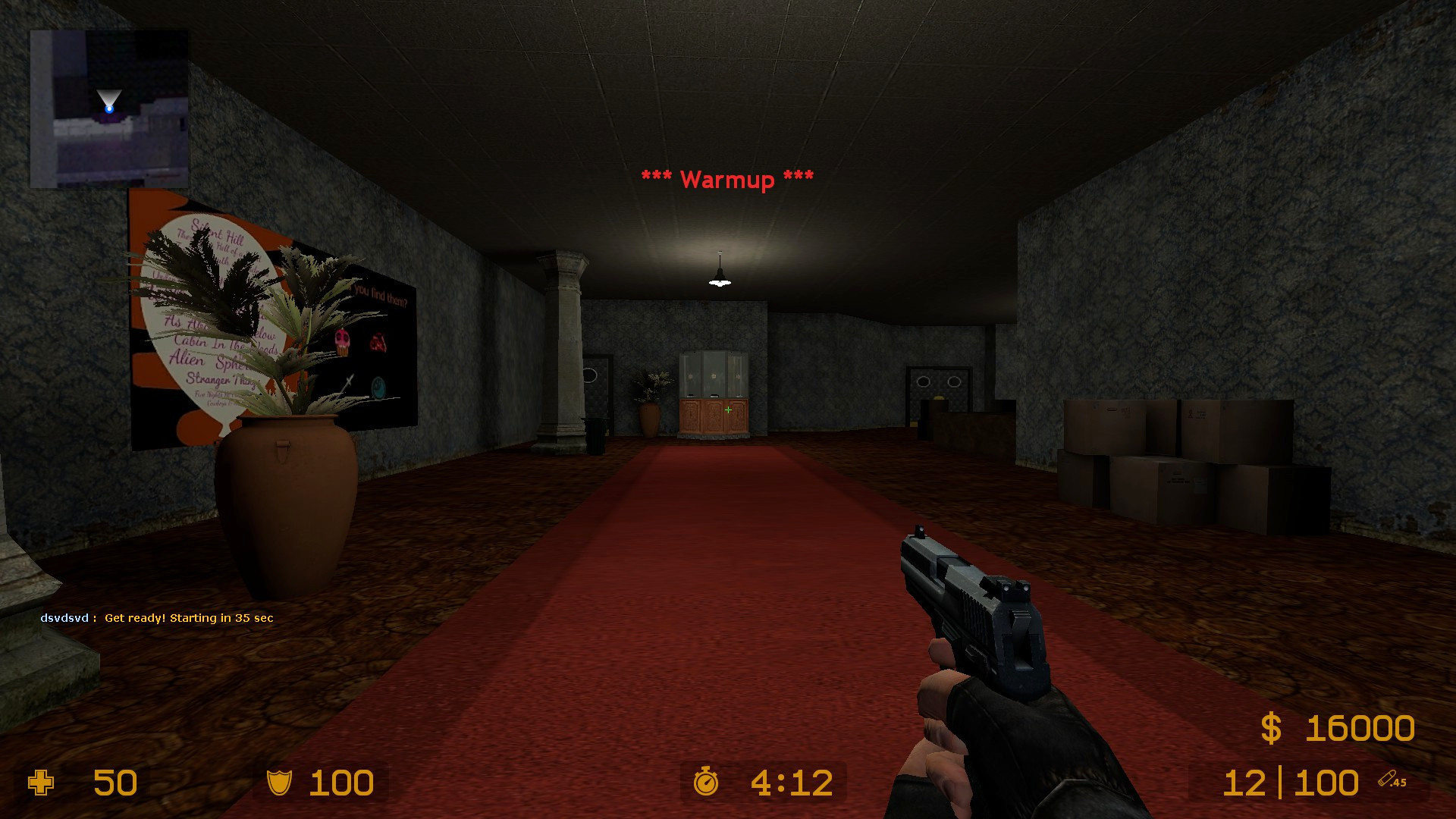Click the health cross icon
1456x819 pixels.
coord(42,783)
